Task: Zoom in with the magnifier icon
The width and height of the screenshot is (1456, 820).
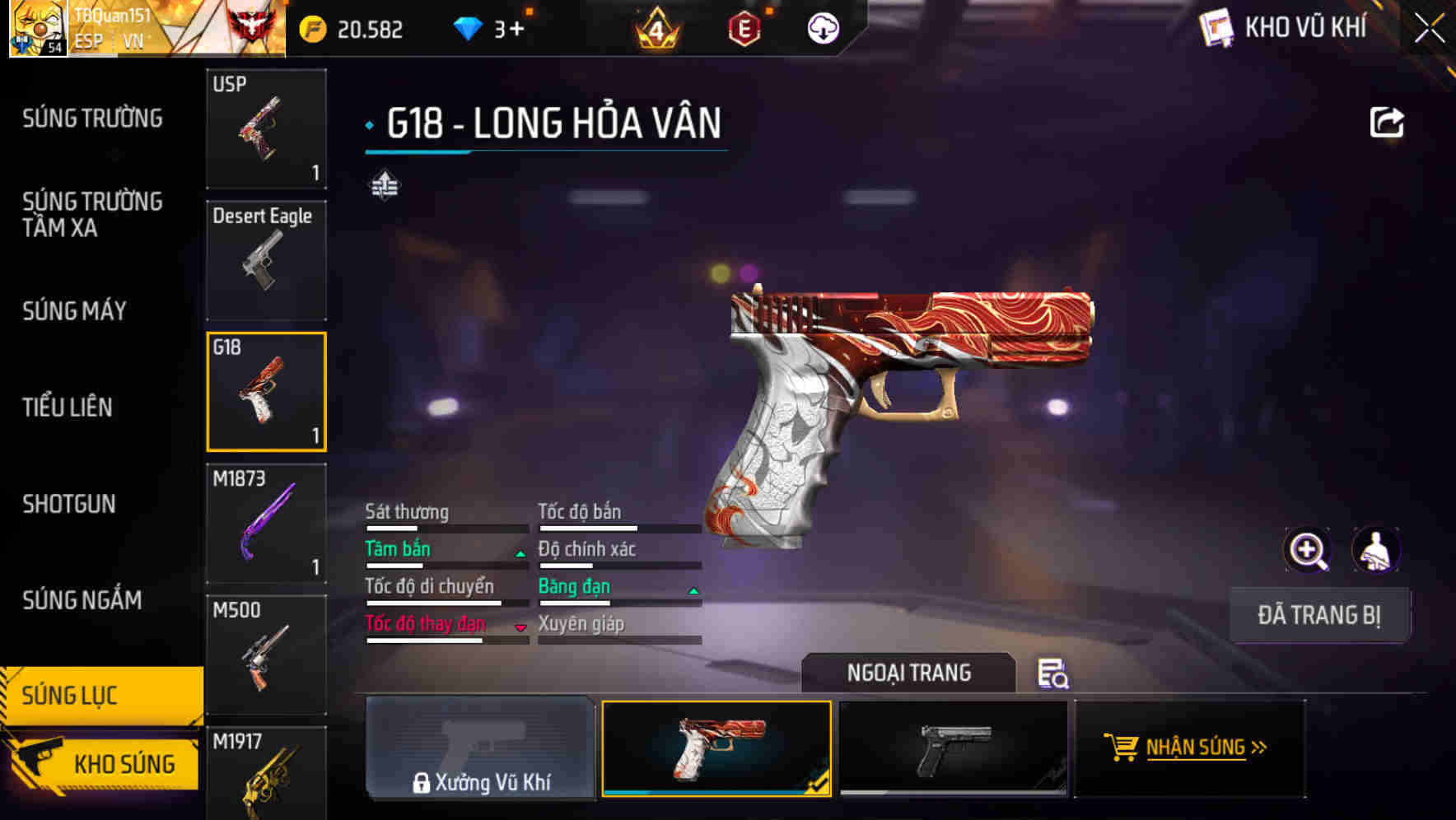Action: pyautogui.click(x=1307, y=550)
